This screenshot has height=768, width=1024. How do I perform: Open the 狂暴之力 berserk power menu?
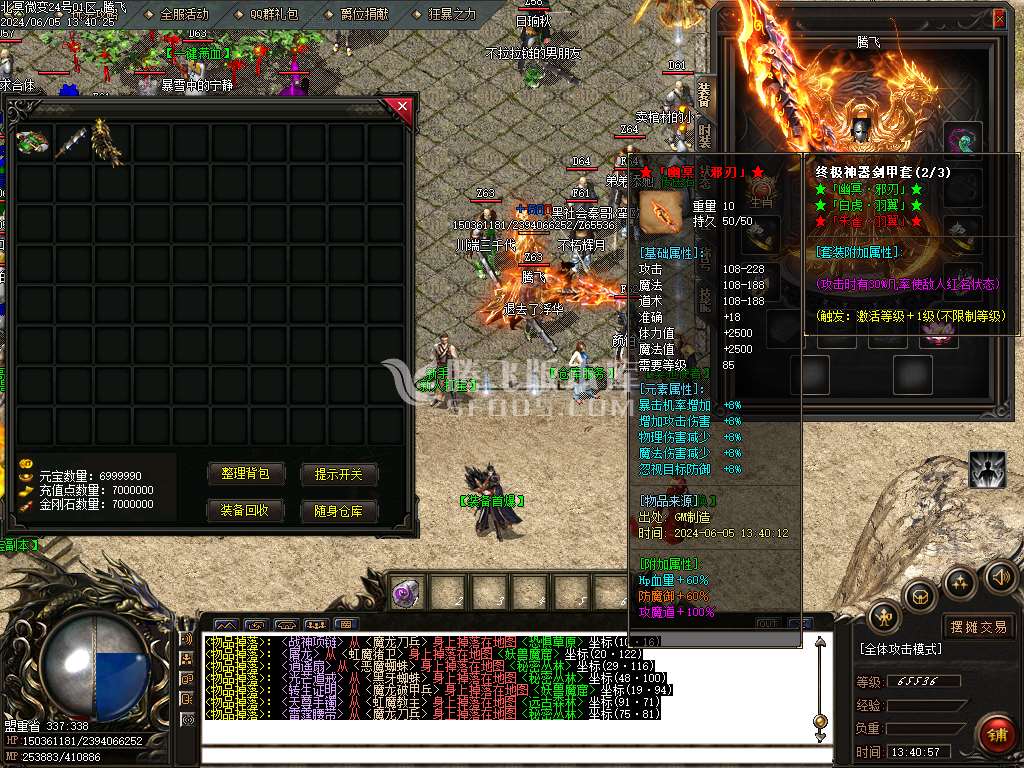click(x=446, y=14)
